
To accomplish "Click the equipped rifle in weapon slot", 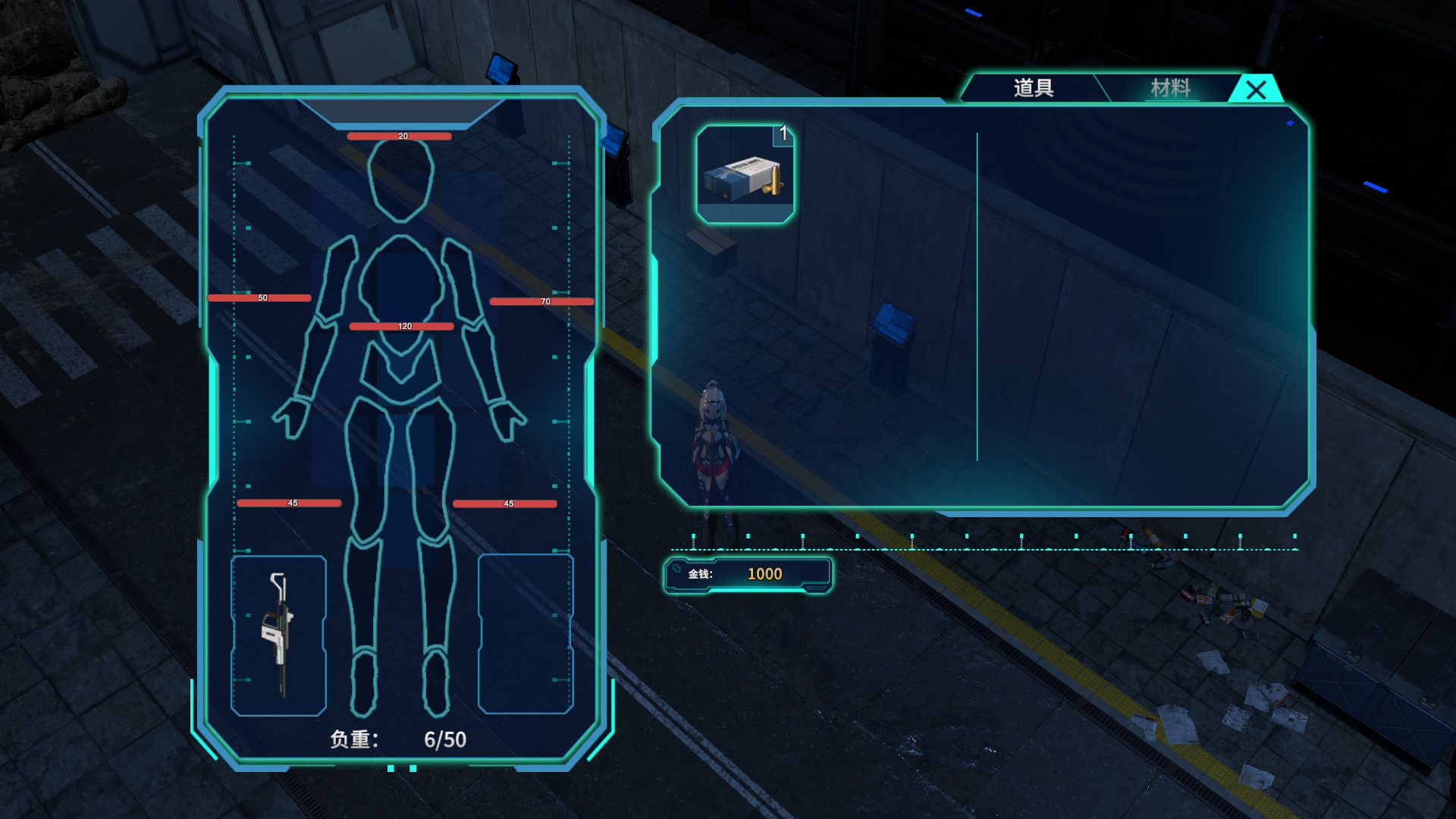I will click(x=278, y=637).
